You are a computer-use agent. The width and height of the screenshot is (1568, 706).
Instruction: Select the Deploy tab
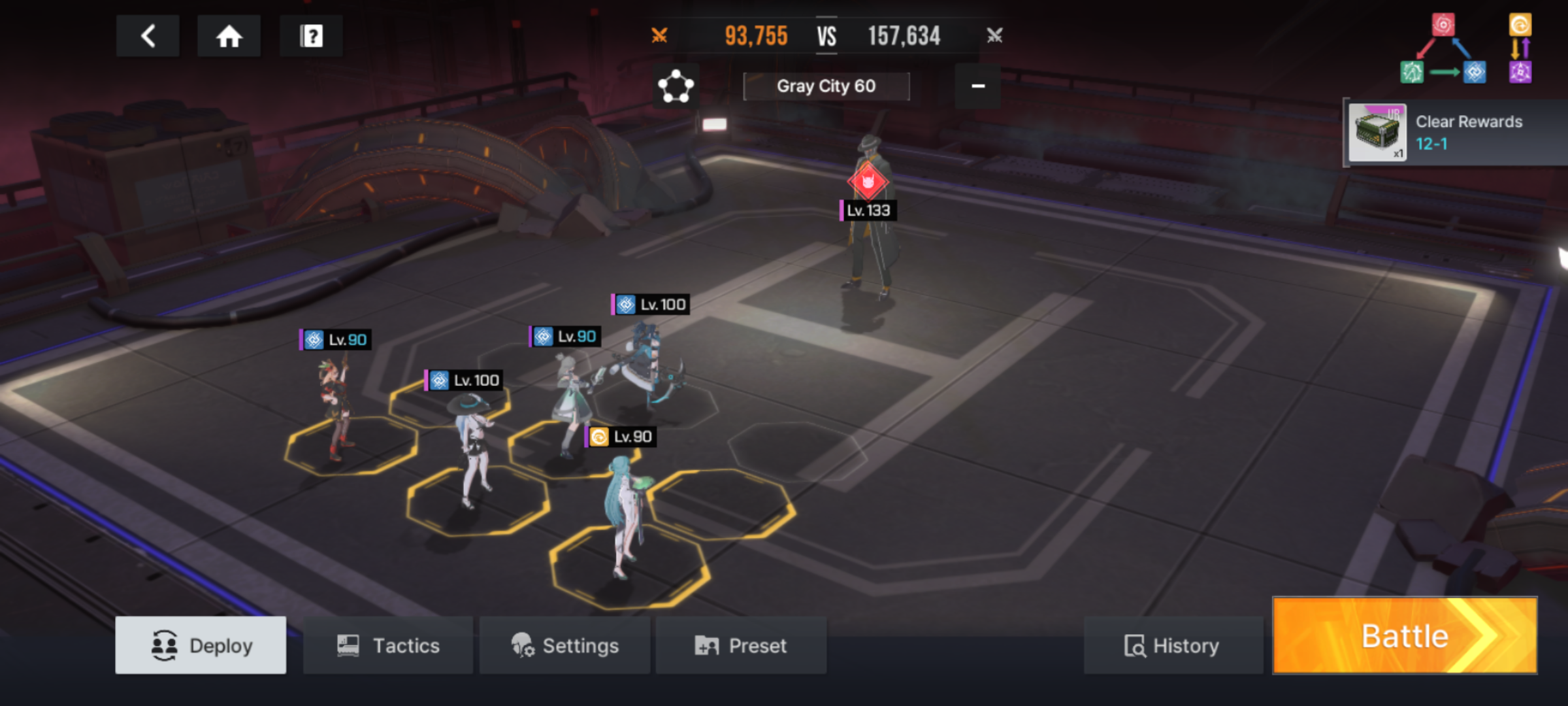click(x=201, y=645)
